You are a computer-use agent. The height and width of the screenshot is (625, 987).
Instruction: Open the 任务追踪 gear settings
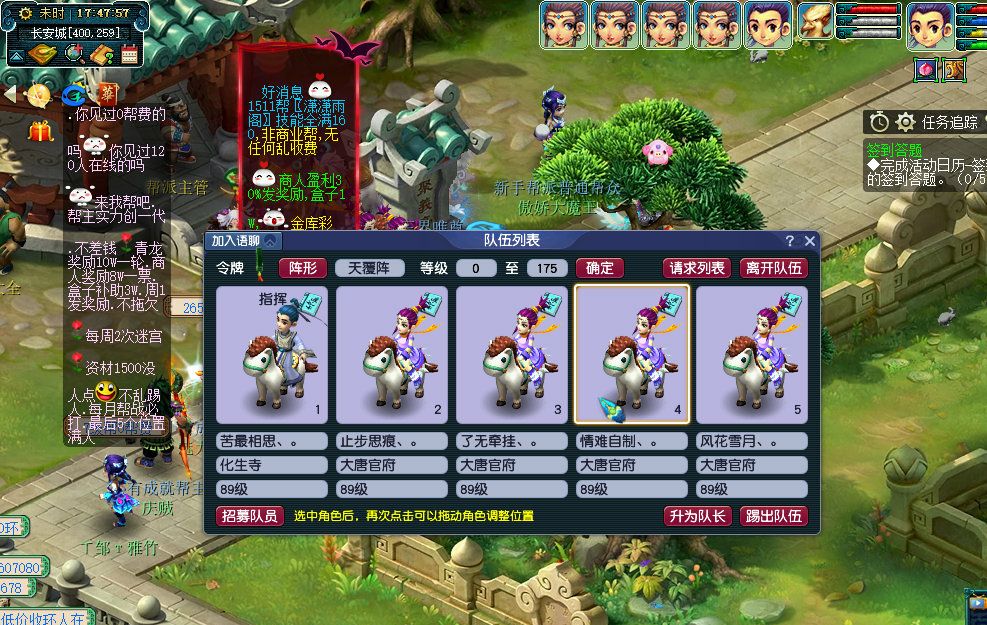tap(905, 122)
